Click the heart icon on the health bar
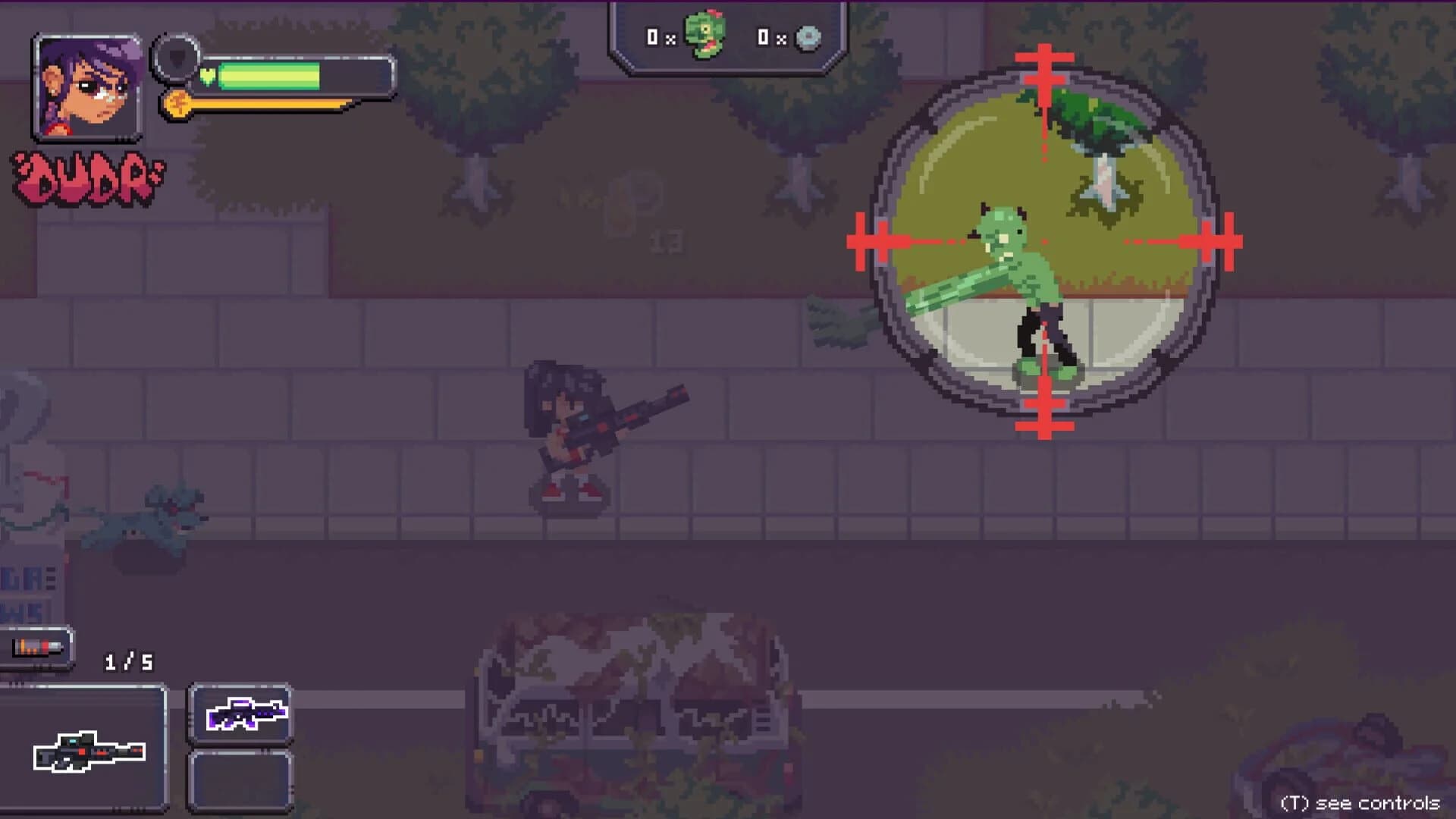 206,76
